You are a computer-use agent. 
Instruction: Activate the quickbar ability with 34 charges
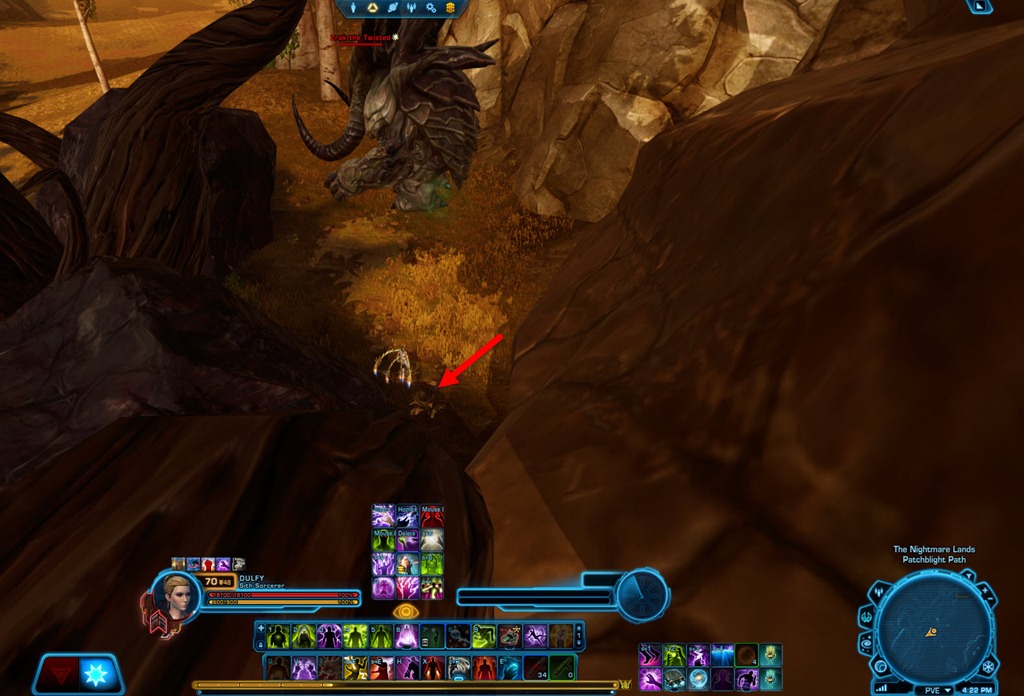pos(537,667)
